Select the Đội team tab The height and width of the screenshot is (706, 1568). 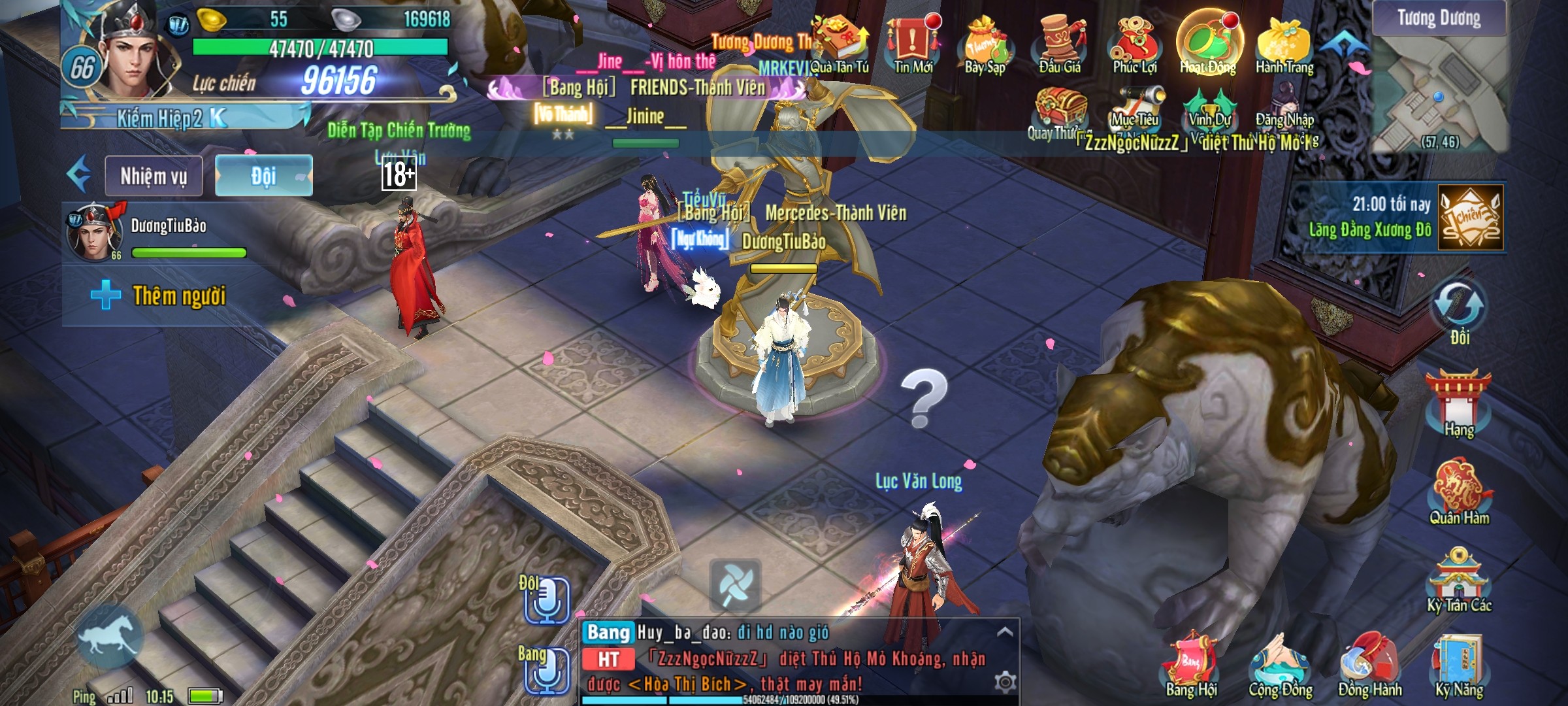click(x=264, y=176)
